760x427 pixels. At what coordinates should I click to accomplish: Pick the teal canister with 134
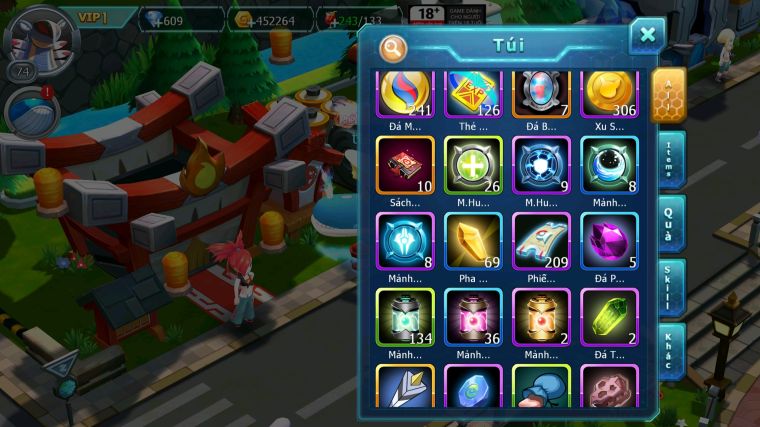[x=405, y=318]
